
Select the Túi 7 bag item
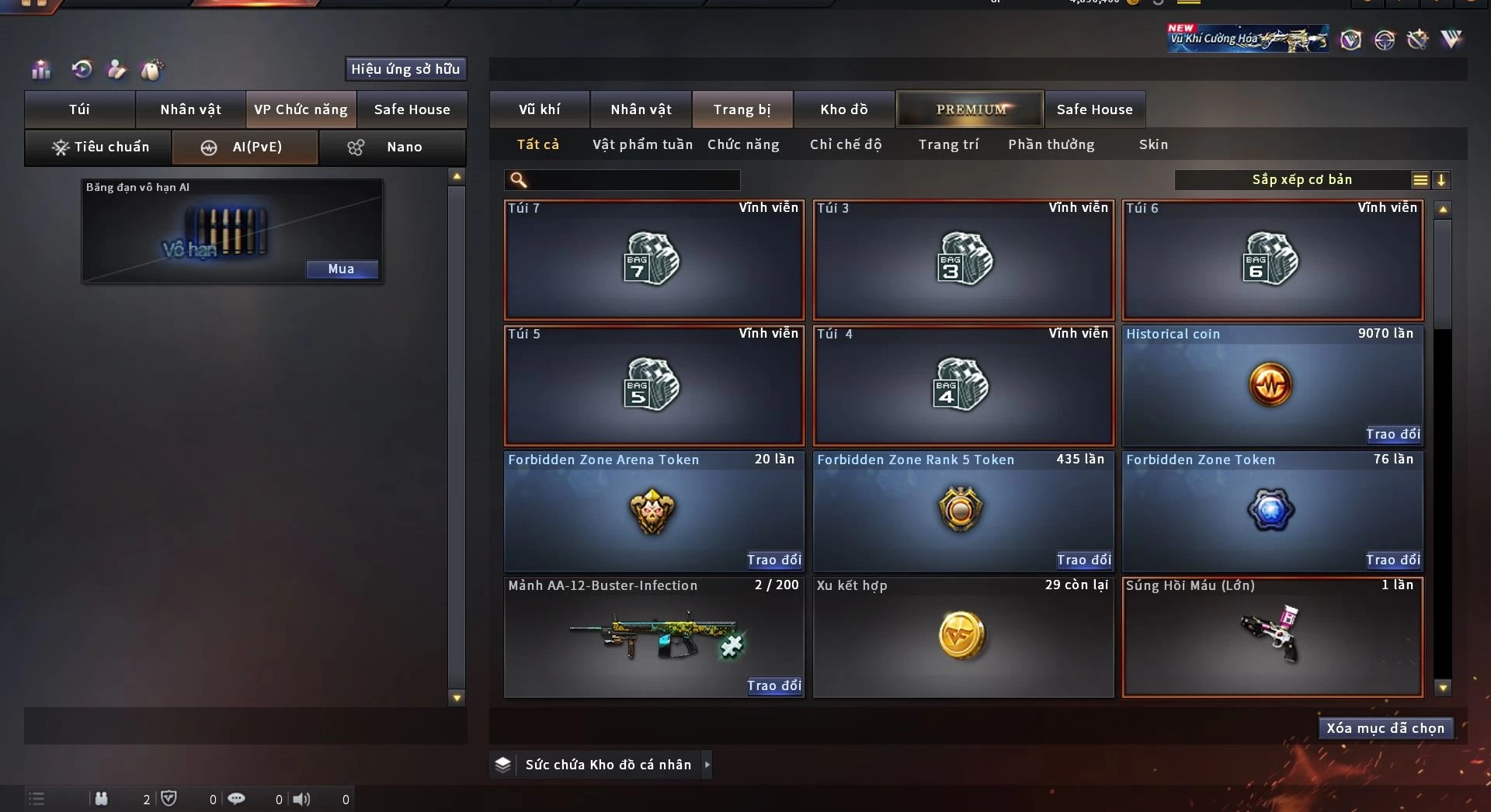click(654, 260)
